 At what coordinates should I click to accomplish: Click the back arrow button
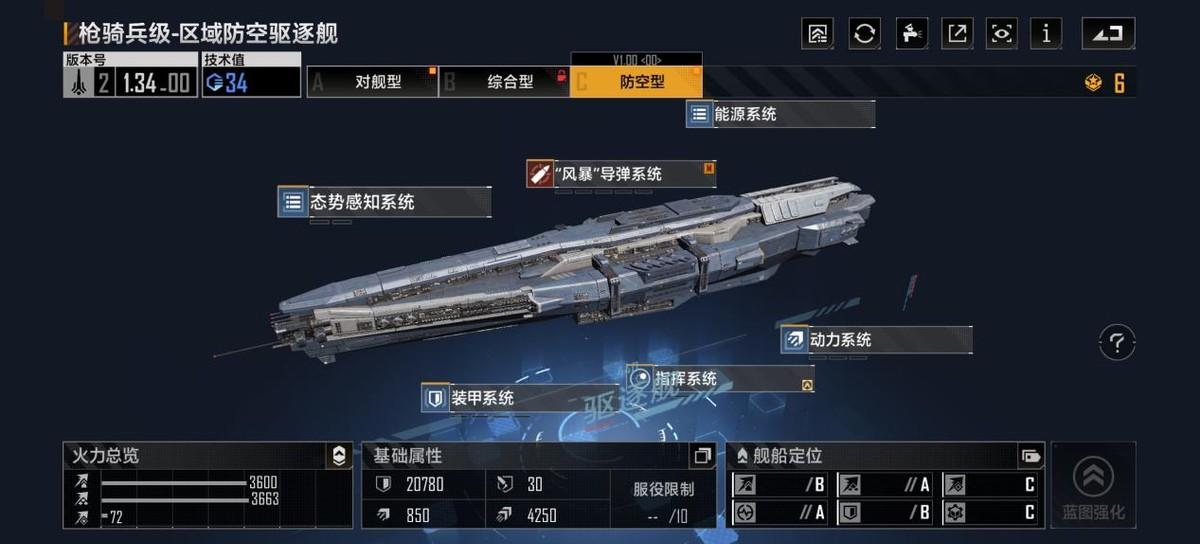(x=1108, y=33)
